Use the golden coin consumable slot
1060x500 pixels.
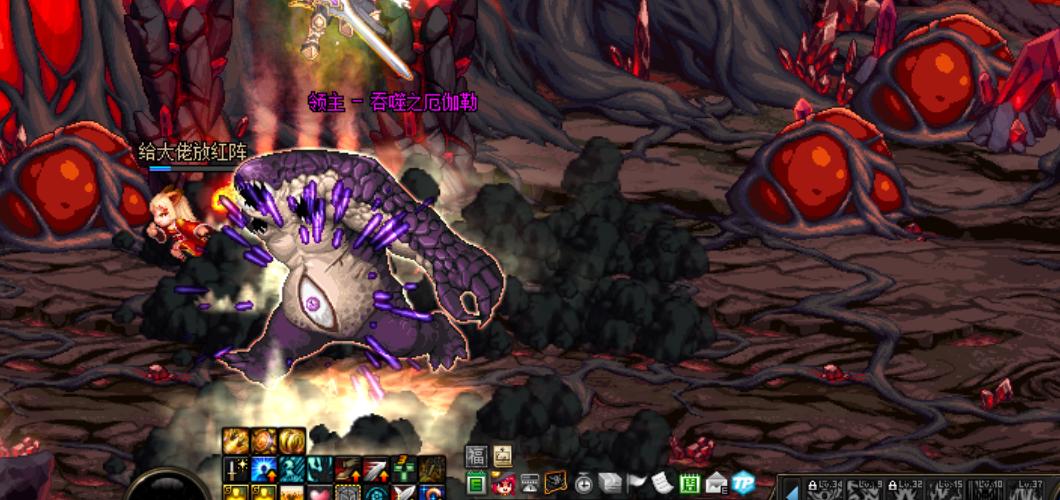292,440
